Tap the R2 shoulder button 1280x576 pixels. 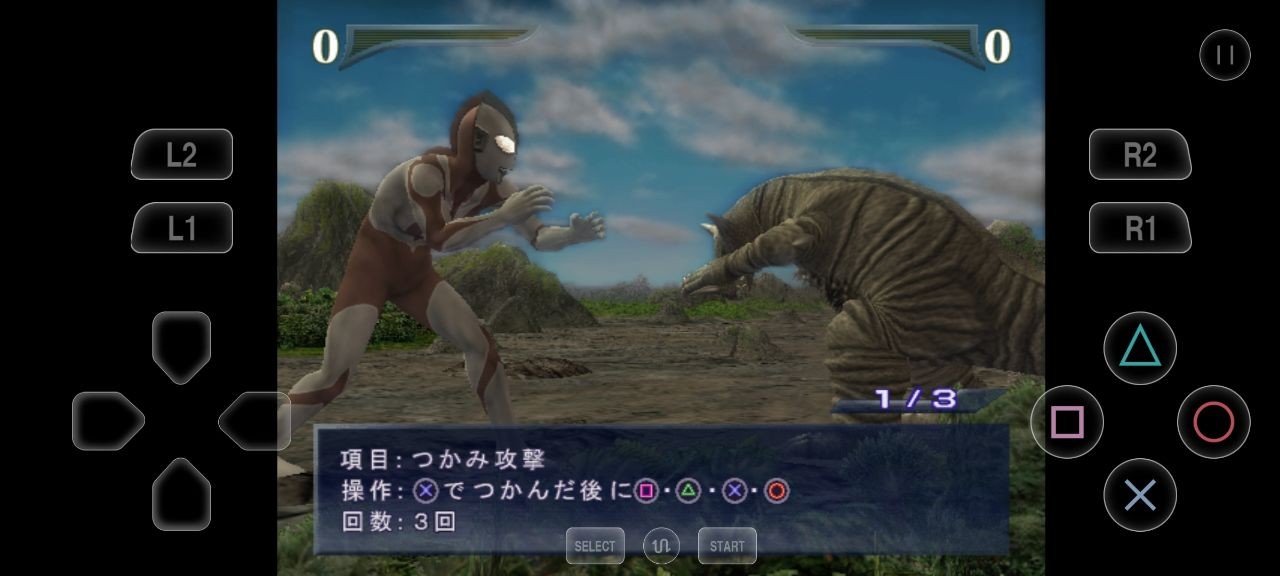1140,155
